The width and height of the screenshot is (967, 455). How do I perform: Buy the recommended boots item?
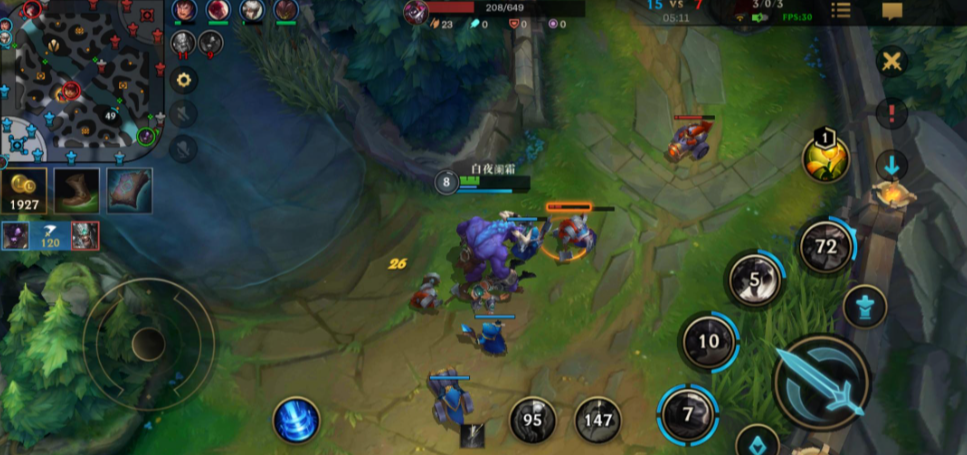click(76, 190)
